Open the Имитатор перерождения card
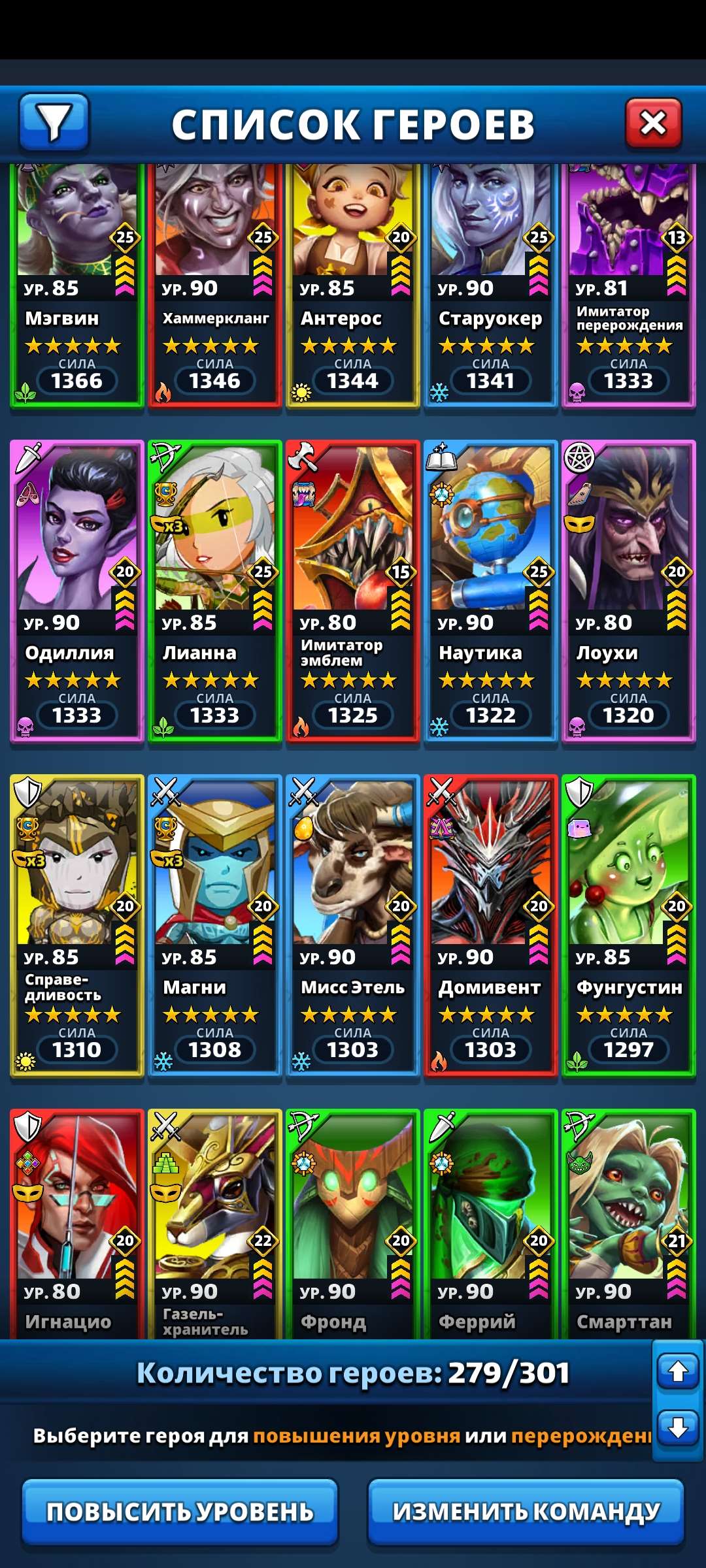Image resolution: width=706 pixels, height=1568 pixels. point(629,287)
